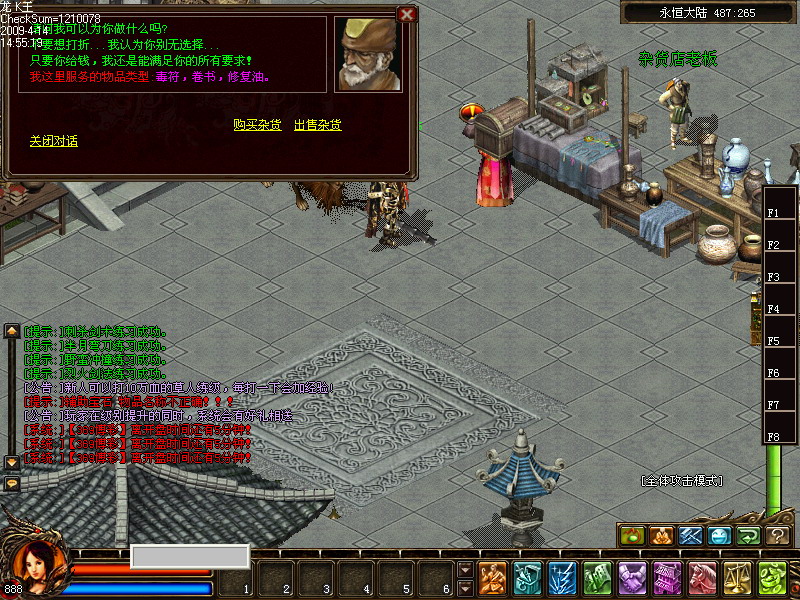Screen dimensions: 800x600
Task: Open the blue lightning skills icon
Action: pyautogui.click(x=563, y=579)
